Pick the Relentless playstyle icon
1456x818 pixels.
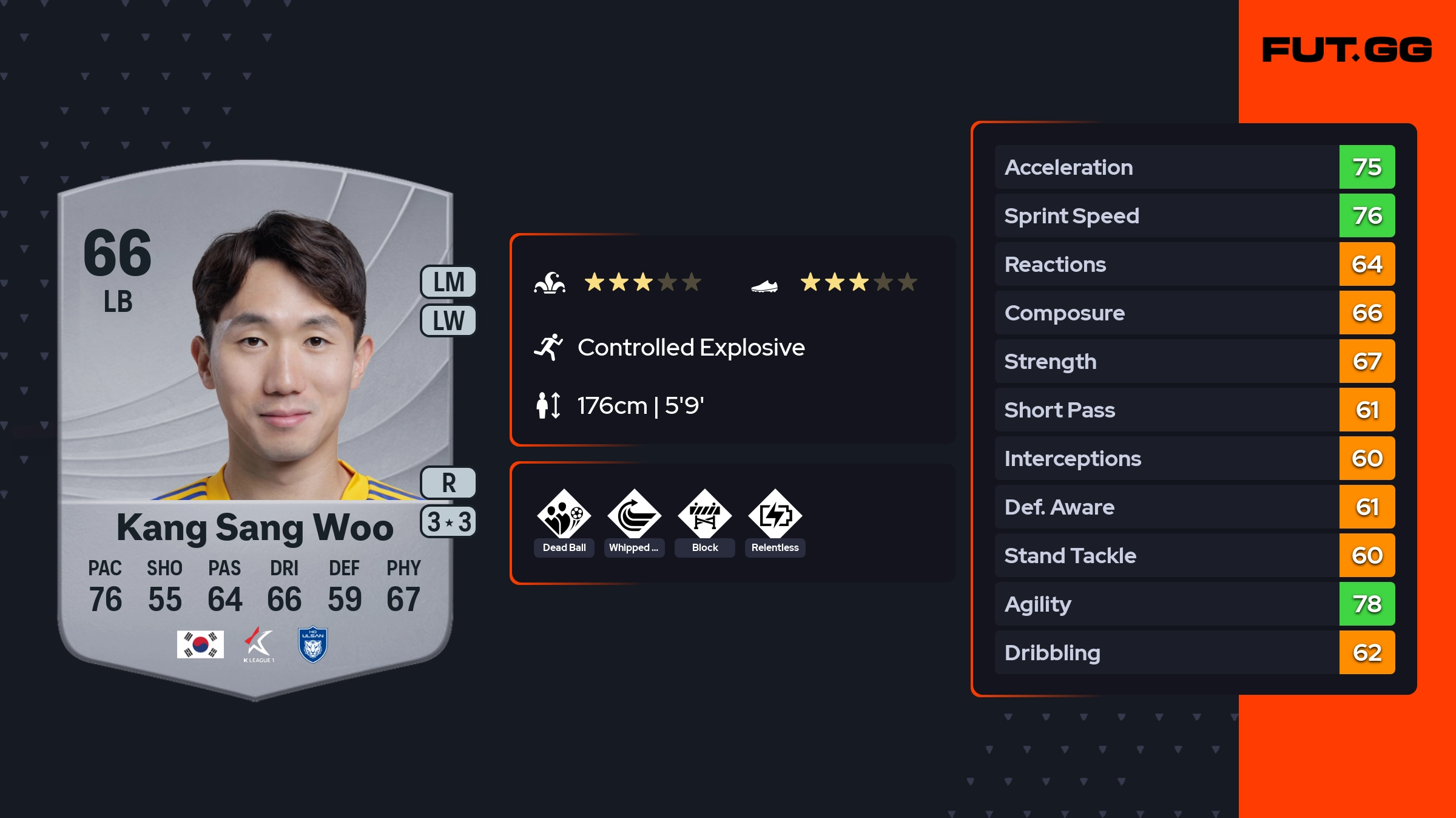point(775,516)
